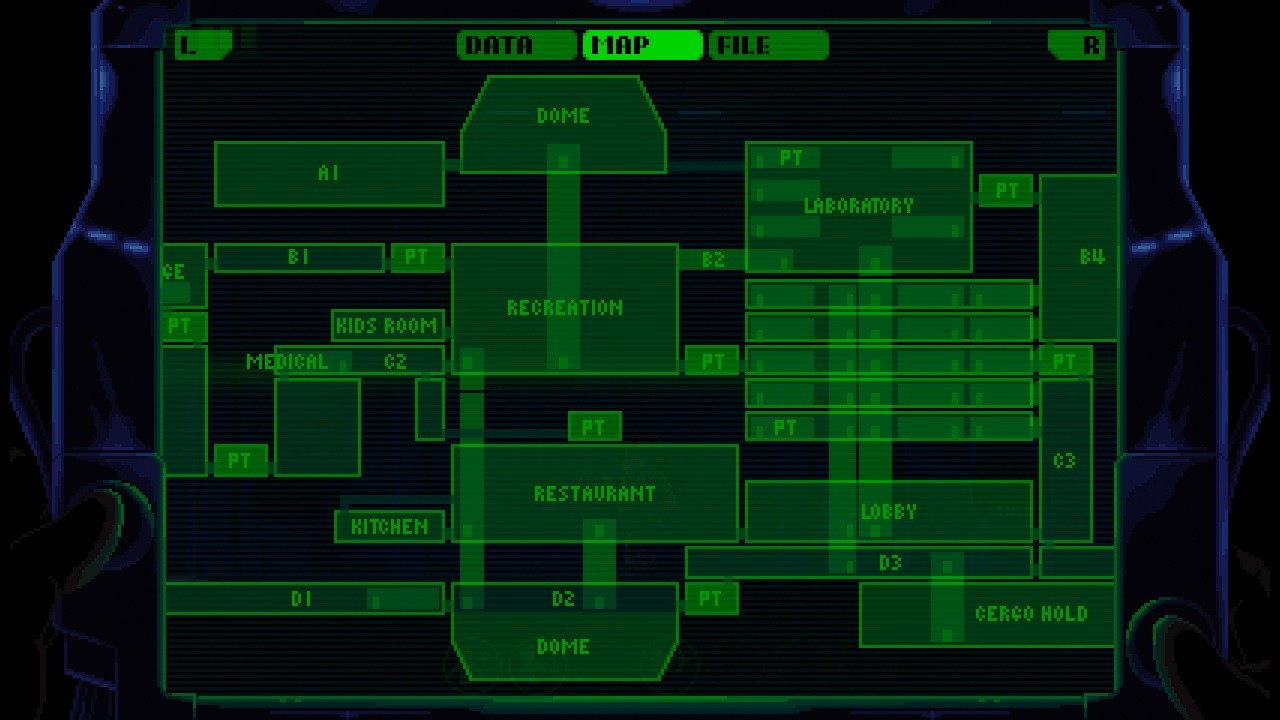Click the PT marker between Laboratory and B4
Screen dimensions: 1280x720
pos(1007,189)
